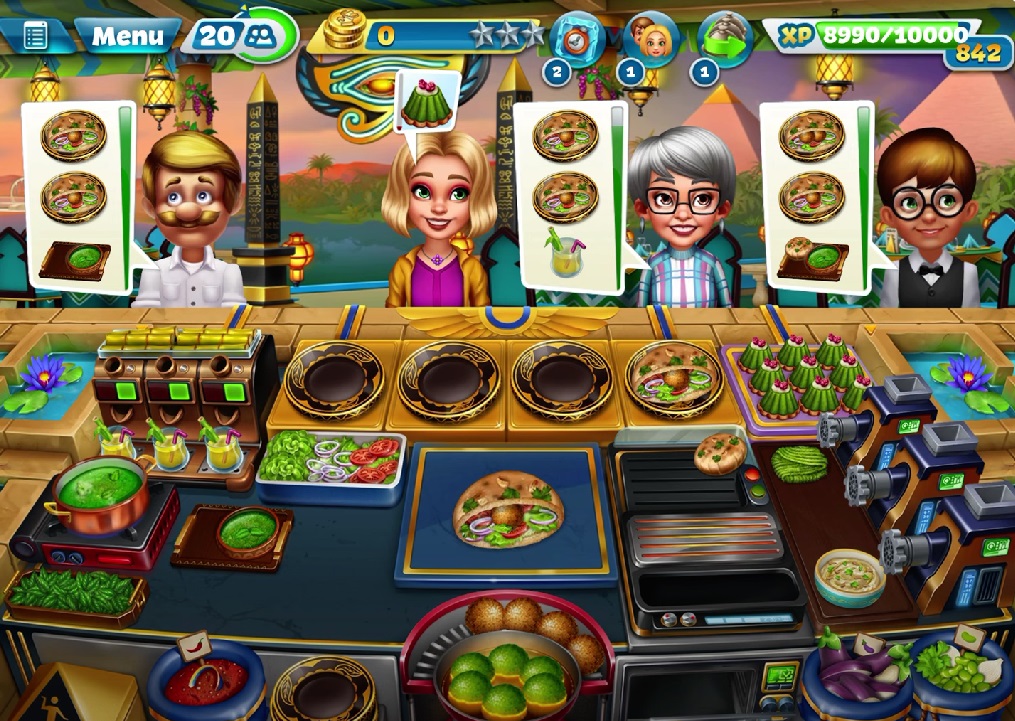Image resolution: width=1015 pixels, height=721 pixels.
Task: Activate the green arrow booster
Action: [x=725, y=38]
